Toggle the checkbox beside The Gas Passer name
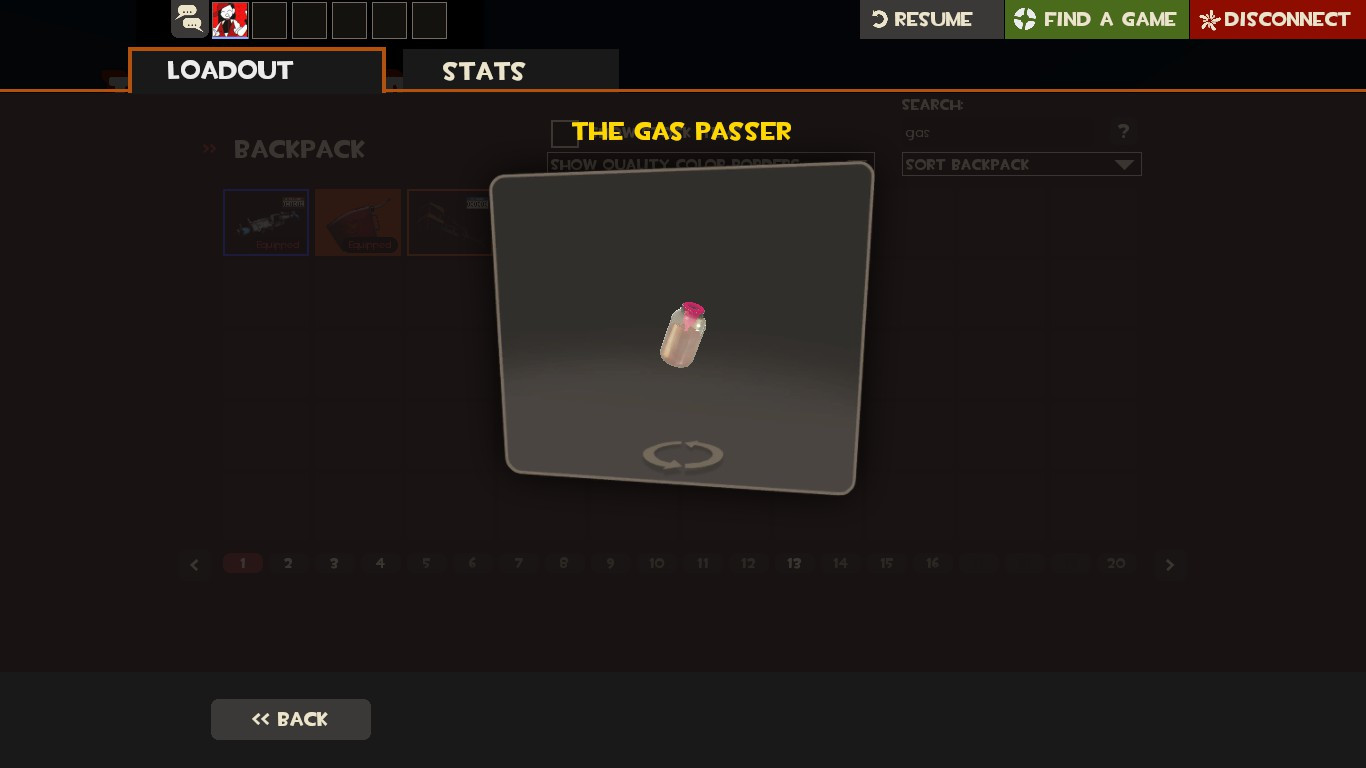 (564, 133)
